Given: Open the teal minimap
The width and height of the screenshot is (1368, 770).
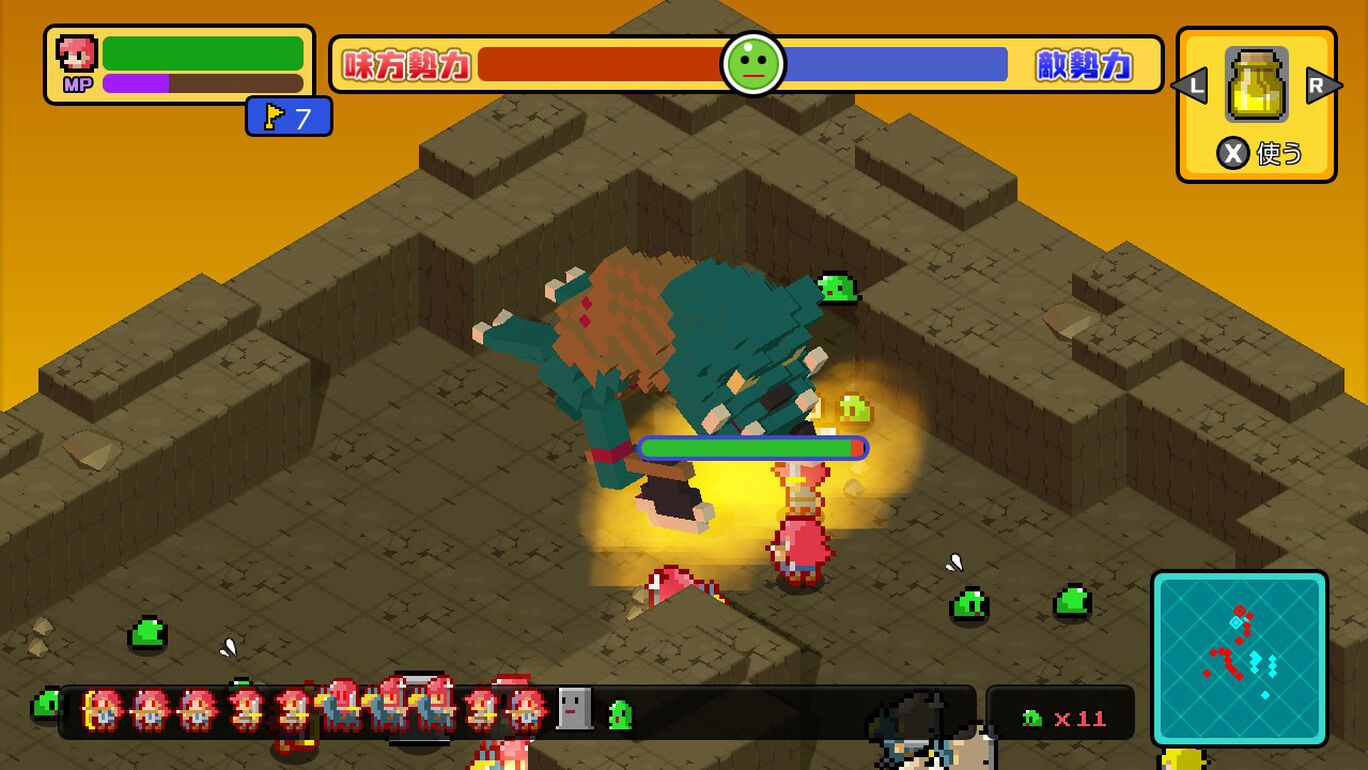Looking at the screenshot, I should pyautogui.click(x=1239, y=658).
